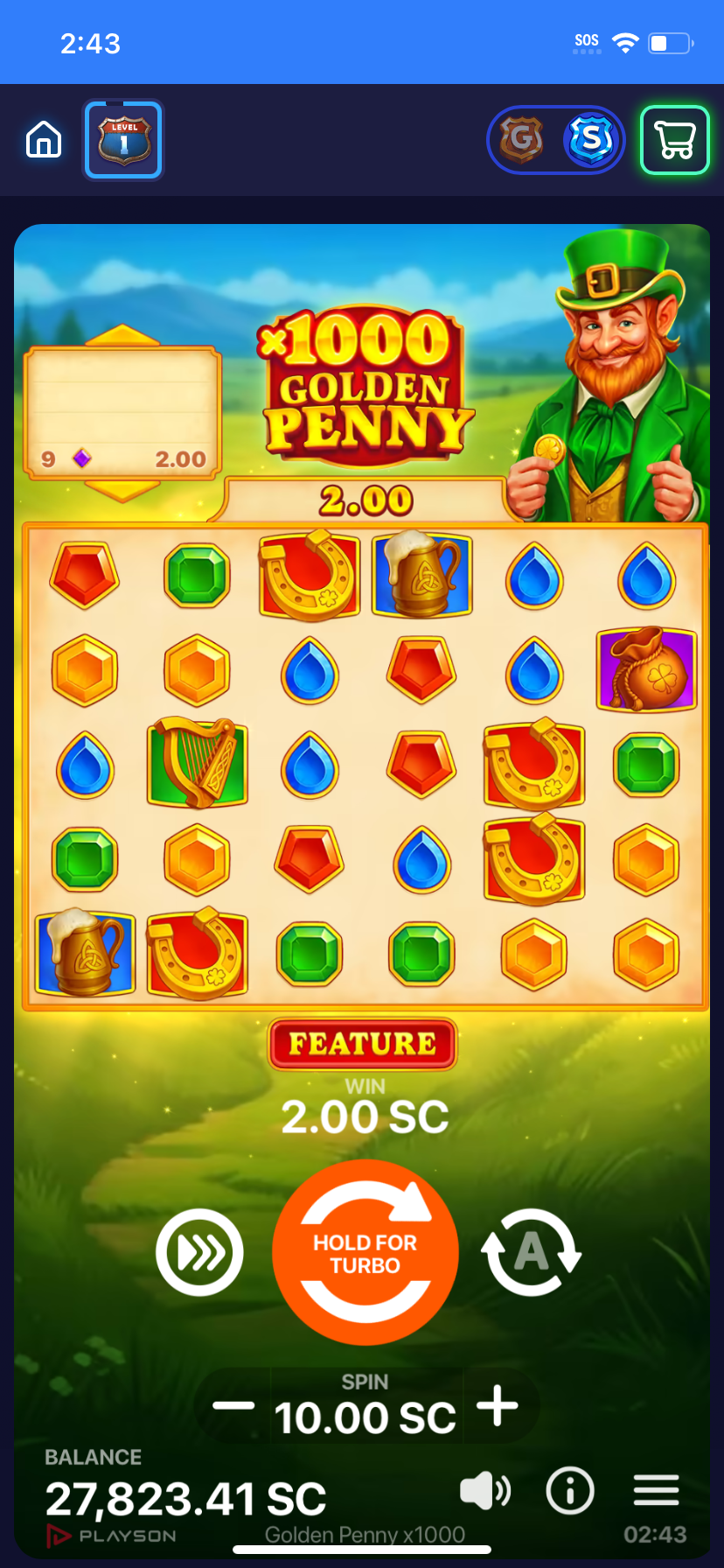
Task: Go to the home lobby
Action: (44, 140)
